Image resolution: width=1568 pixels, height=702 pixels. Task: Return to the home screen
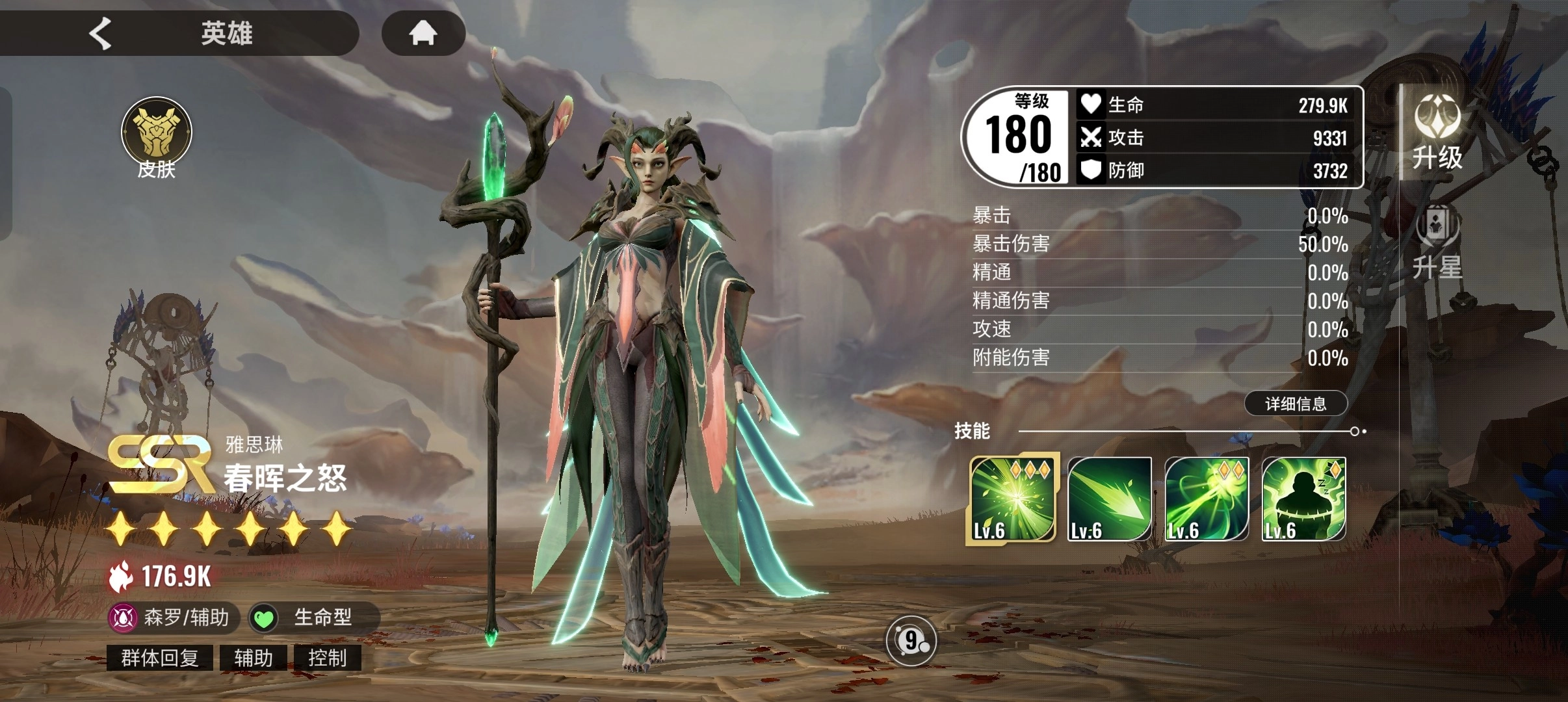pos(423,33)
